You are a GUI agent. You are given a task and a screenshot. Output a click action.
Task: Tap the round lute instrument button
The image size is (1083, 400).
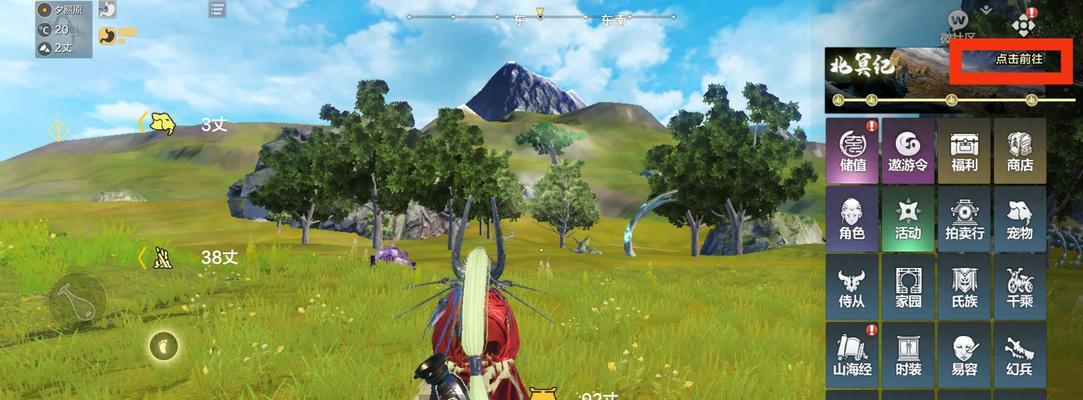[77, 300]
